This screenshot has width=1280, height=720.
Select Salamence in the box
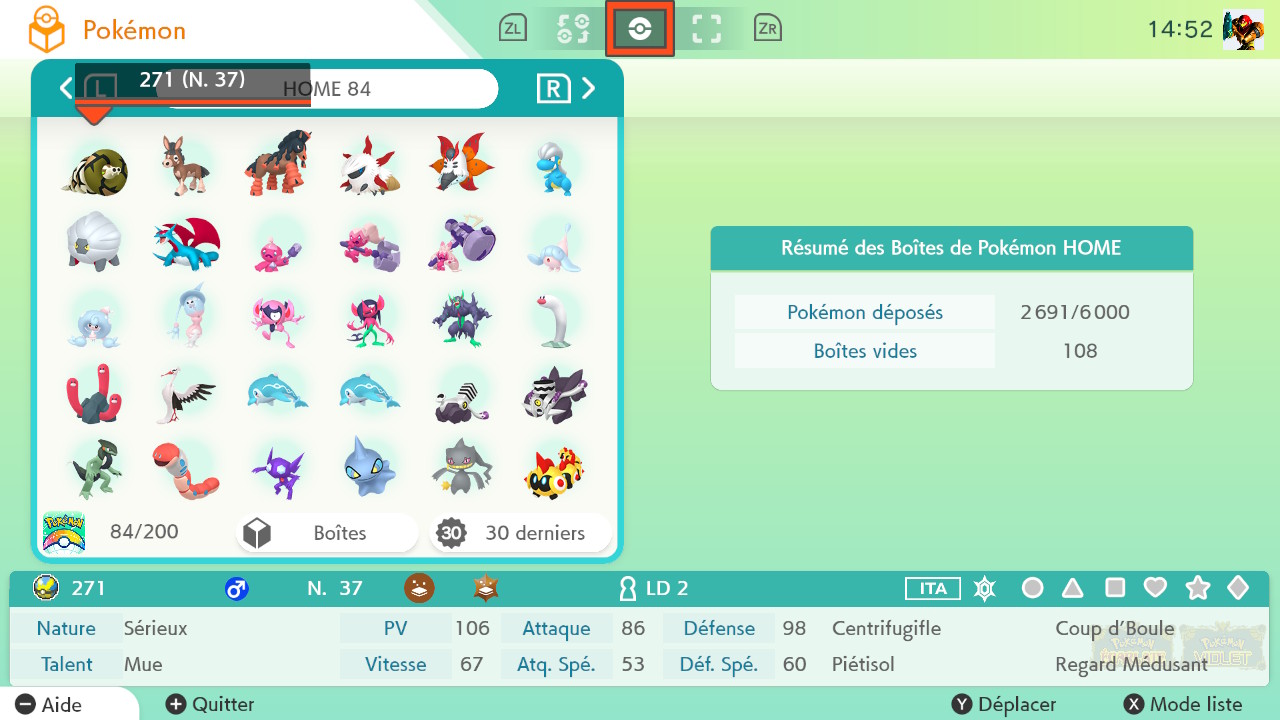tap(186, 242)
